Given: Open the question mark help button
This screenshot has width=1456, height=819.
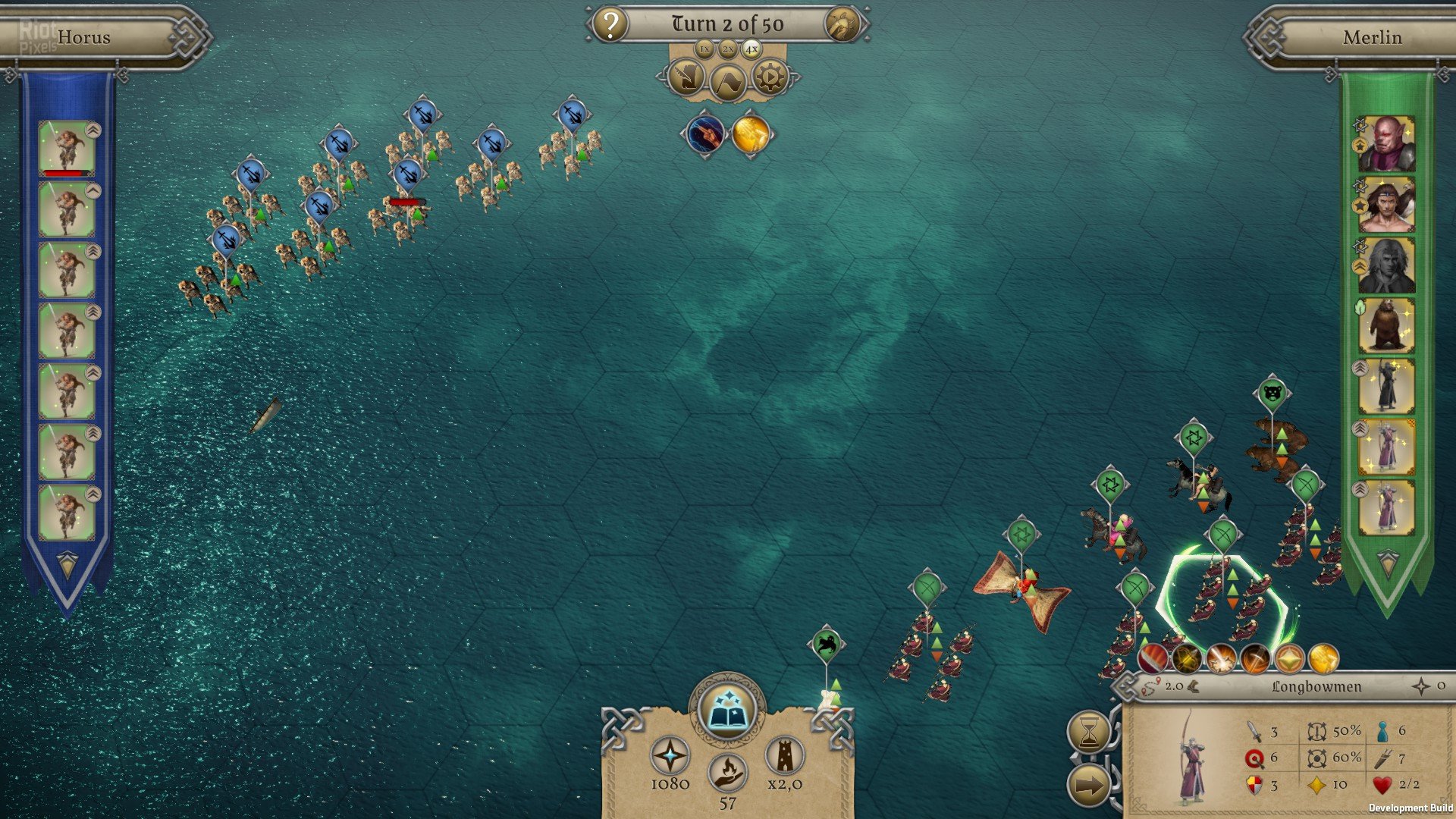Looking at the screenshot, I should click(x=610, y=24).
